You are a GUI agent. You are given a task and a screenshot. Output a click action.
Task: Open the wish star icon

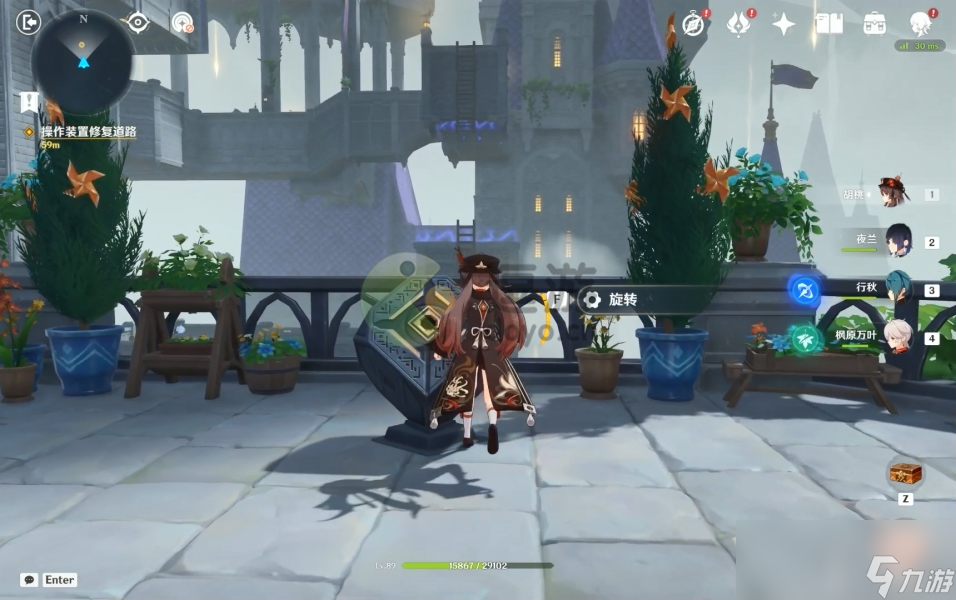point(784,24)
